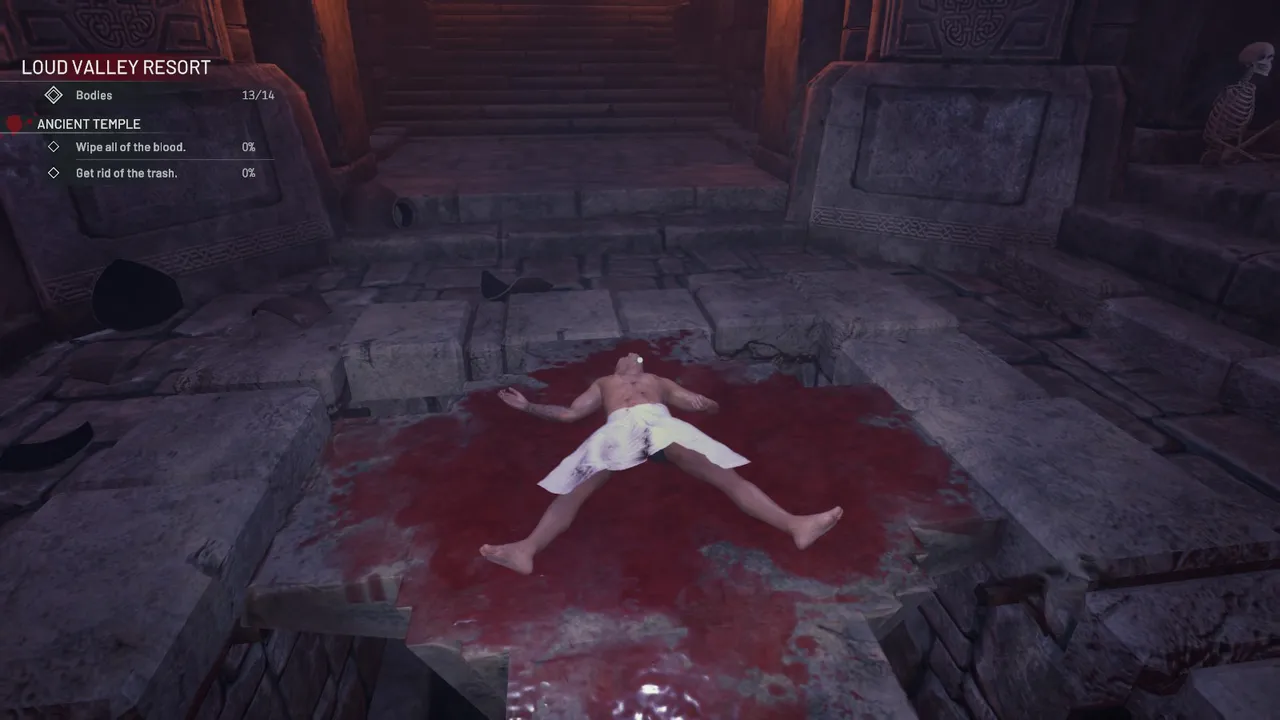Click the LOUD VALLEY RESORT quest header
The width and height of the screenshot is (1280, 720).
115,67
